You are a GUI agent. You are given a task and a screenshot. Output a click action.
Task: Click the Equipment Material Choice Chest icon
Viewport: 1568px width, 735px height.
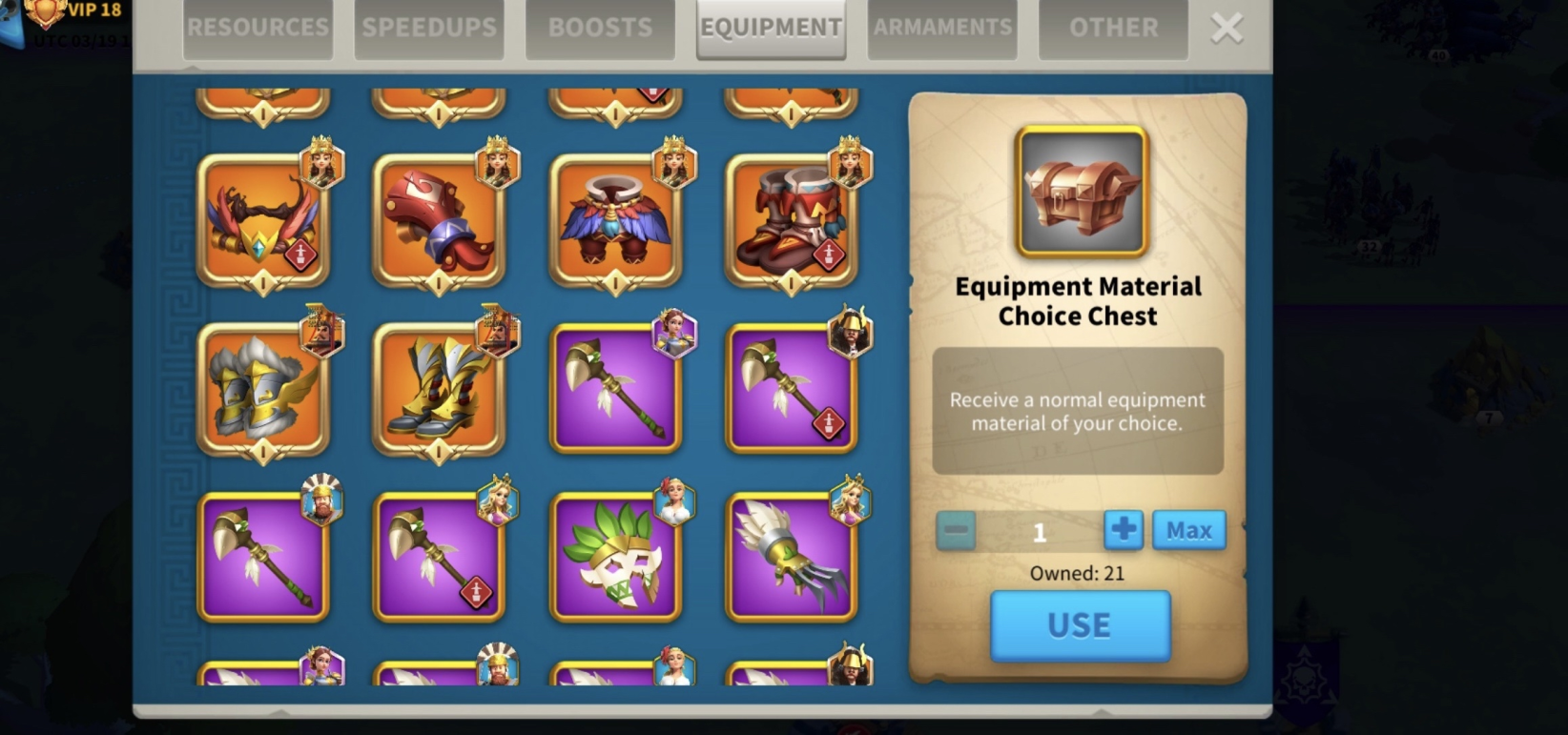point(1081,193)
